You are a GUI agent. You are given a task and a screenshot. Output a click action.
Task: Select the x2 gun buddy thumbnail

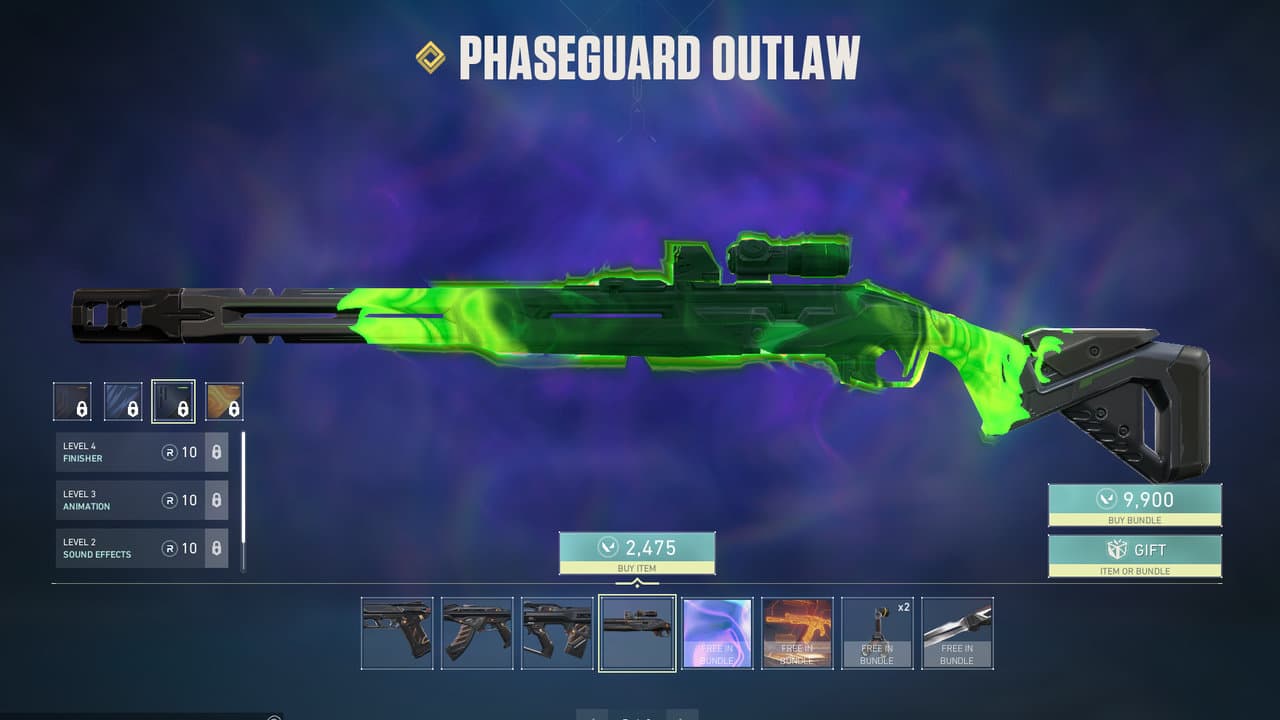[x=877, y=631]
